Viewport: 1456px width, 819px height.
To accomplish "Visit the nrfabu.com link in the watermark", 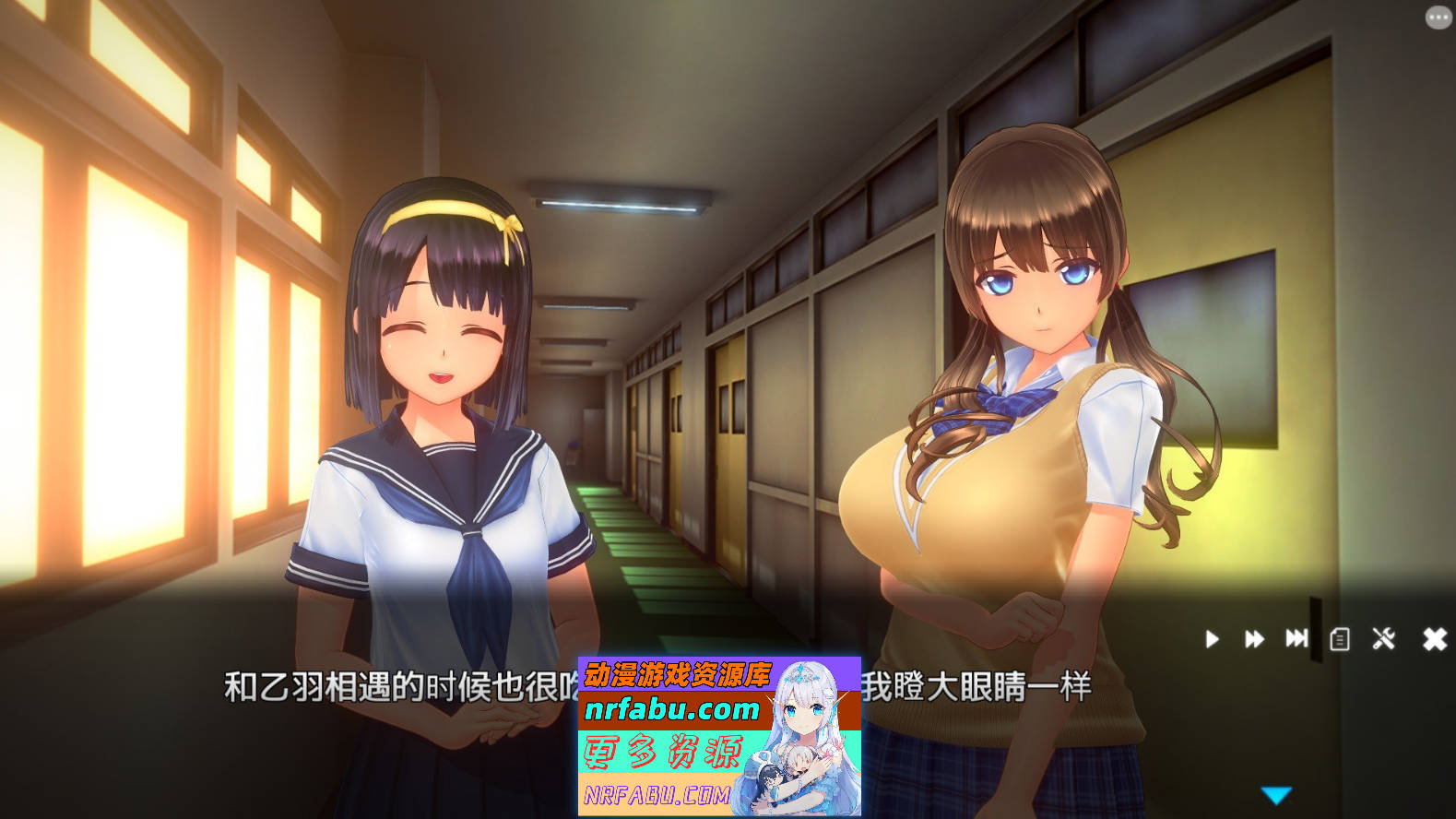I will click(671, 710).
